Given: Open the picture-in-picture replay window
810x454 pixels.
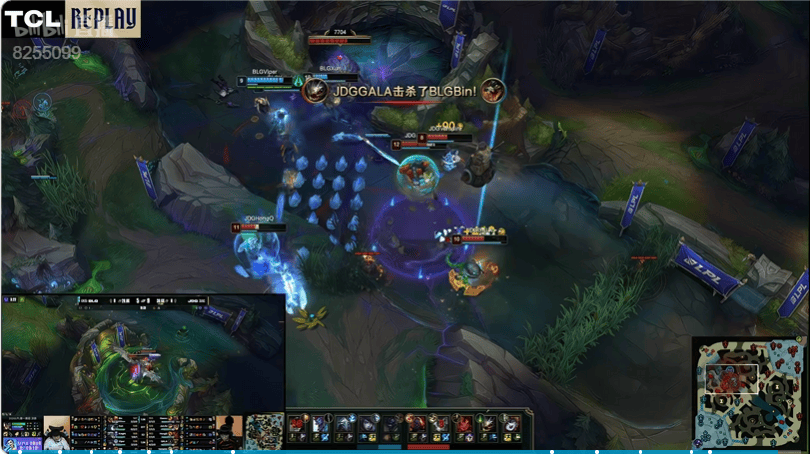Looking at the screenshot, I should (x=143, y=354).
